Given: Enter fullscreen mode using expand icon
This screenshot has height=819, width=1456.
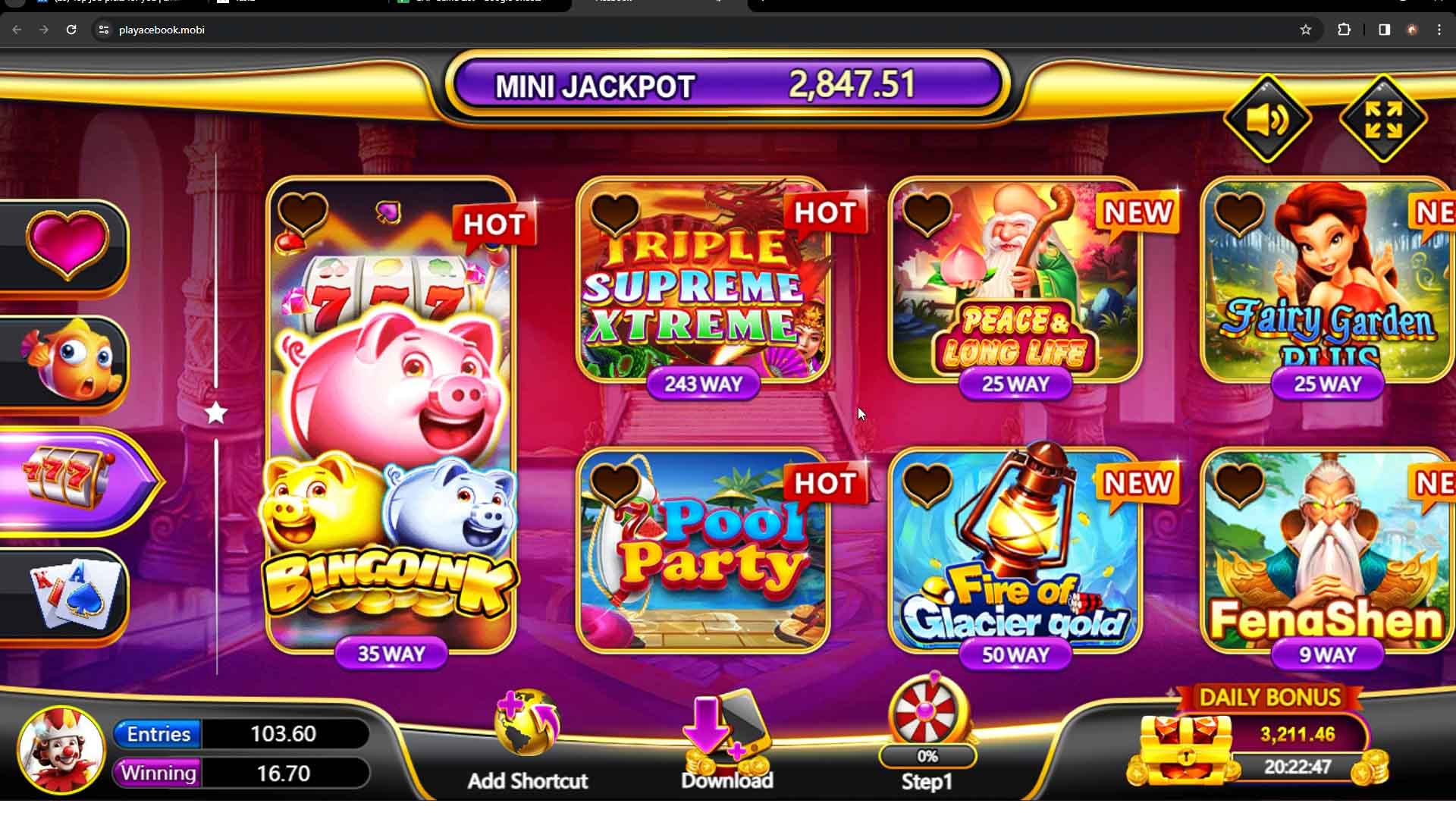Looking at the screenshot, I should click(1383, 118).
